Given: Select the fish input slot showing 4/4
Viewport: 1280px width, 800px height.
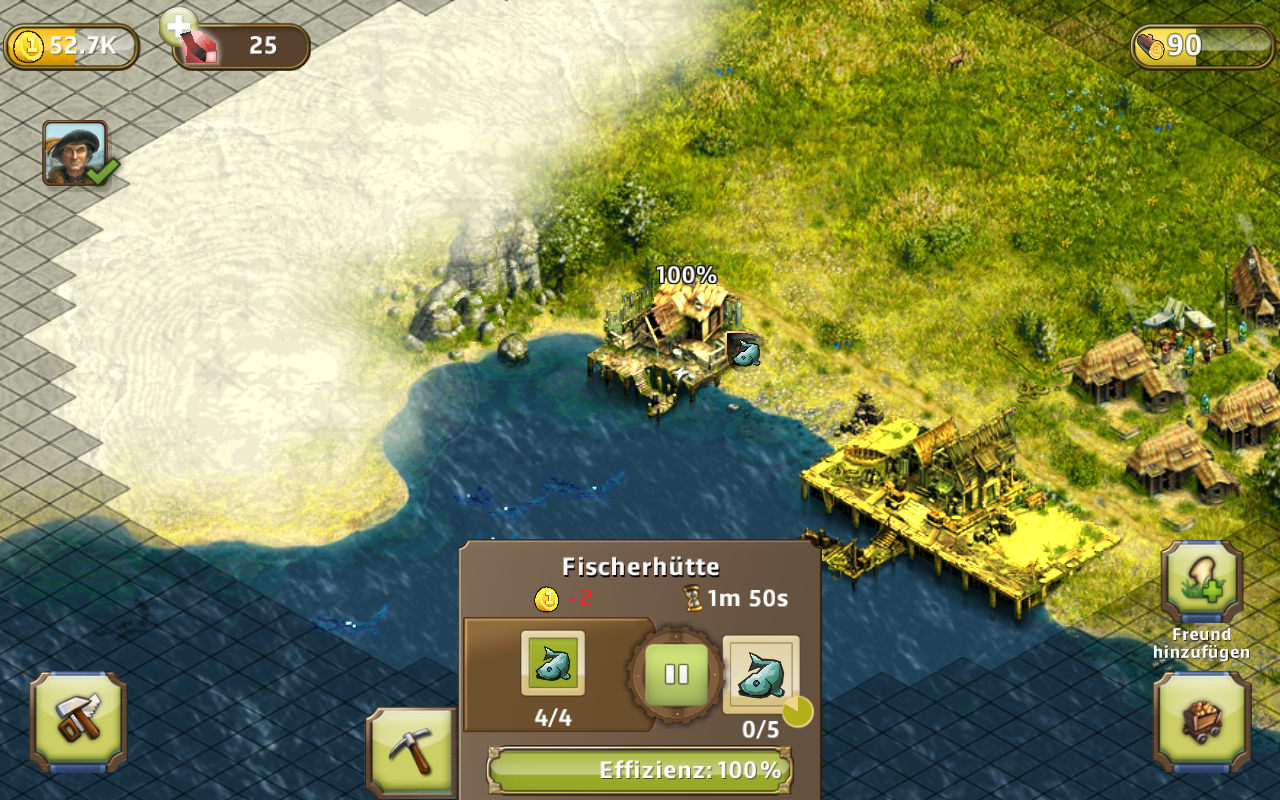Looking at the screenshot, I should click(x=552, y=664).
